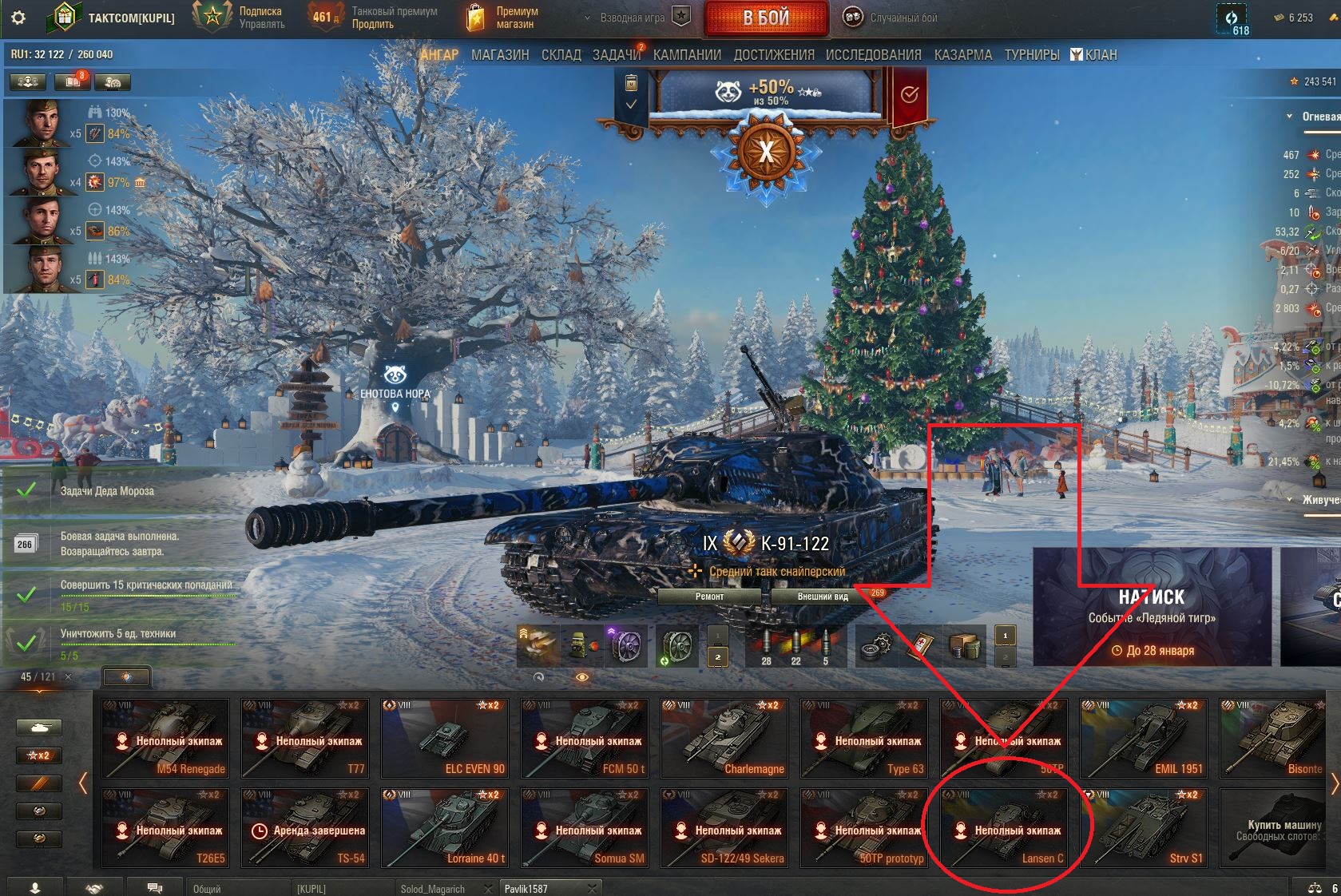Close the Pavlik1587 chat tab
This screenshot has height=896, width=1341.
point(592,888)
